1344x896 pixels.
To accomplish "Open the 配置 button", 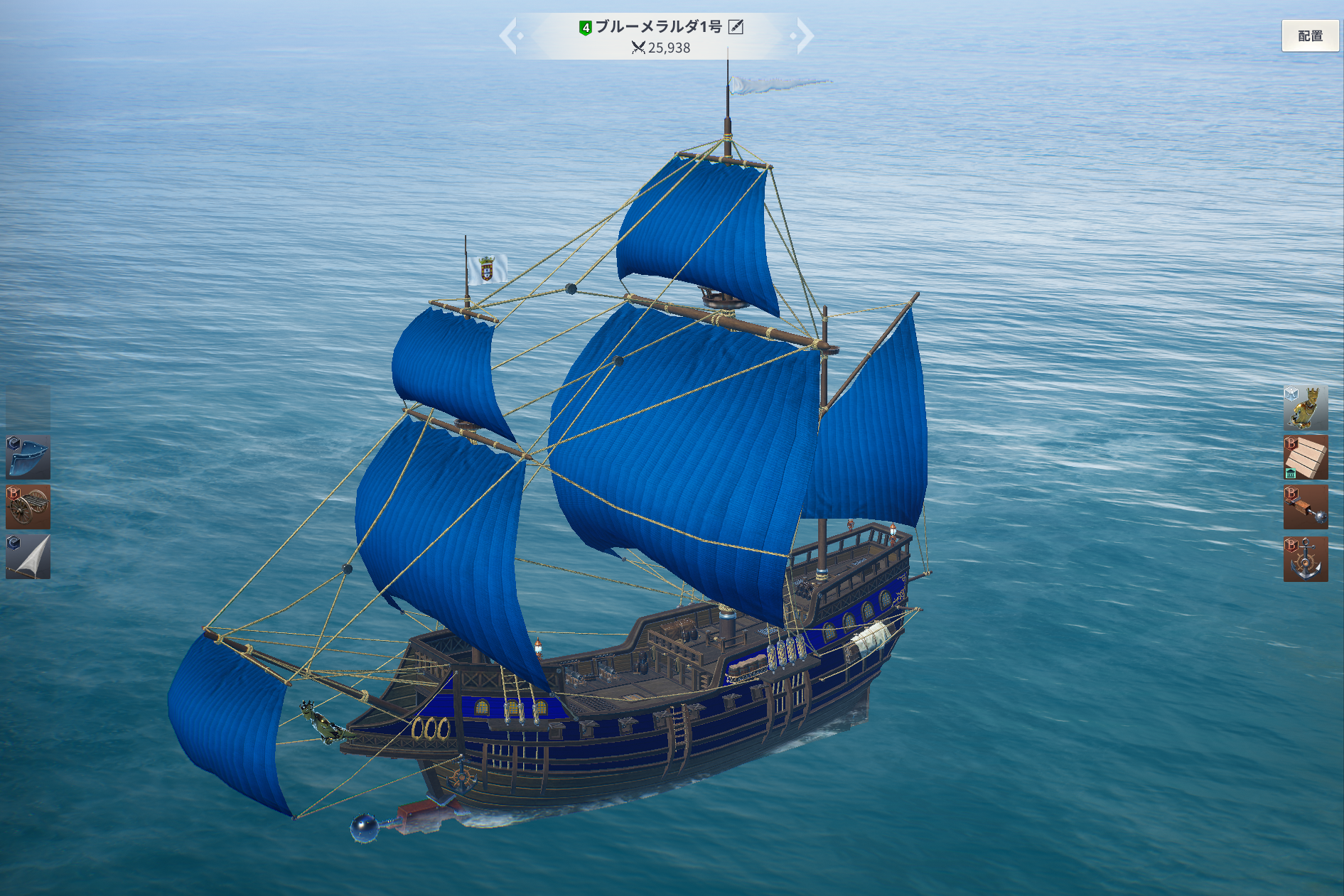I will 1309,36.
